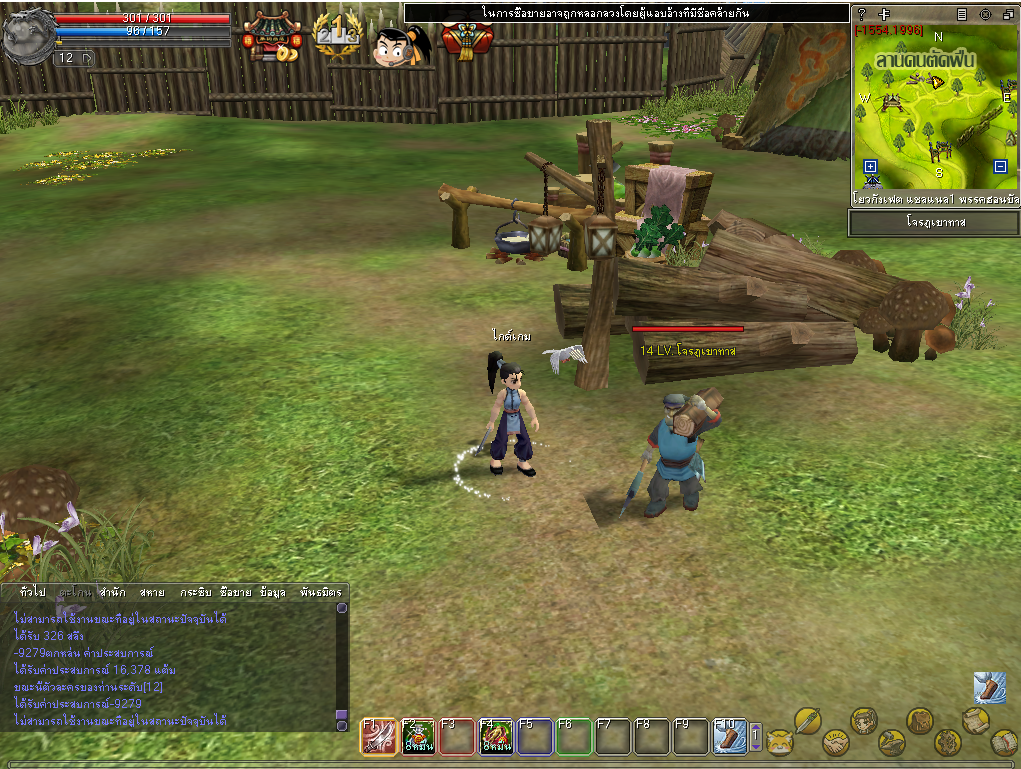Screen dimensions: 1021x769
Task: Open the handshake icon in bottom menu
Action: tap(834, 743)
